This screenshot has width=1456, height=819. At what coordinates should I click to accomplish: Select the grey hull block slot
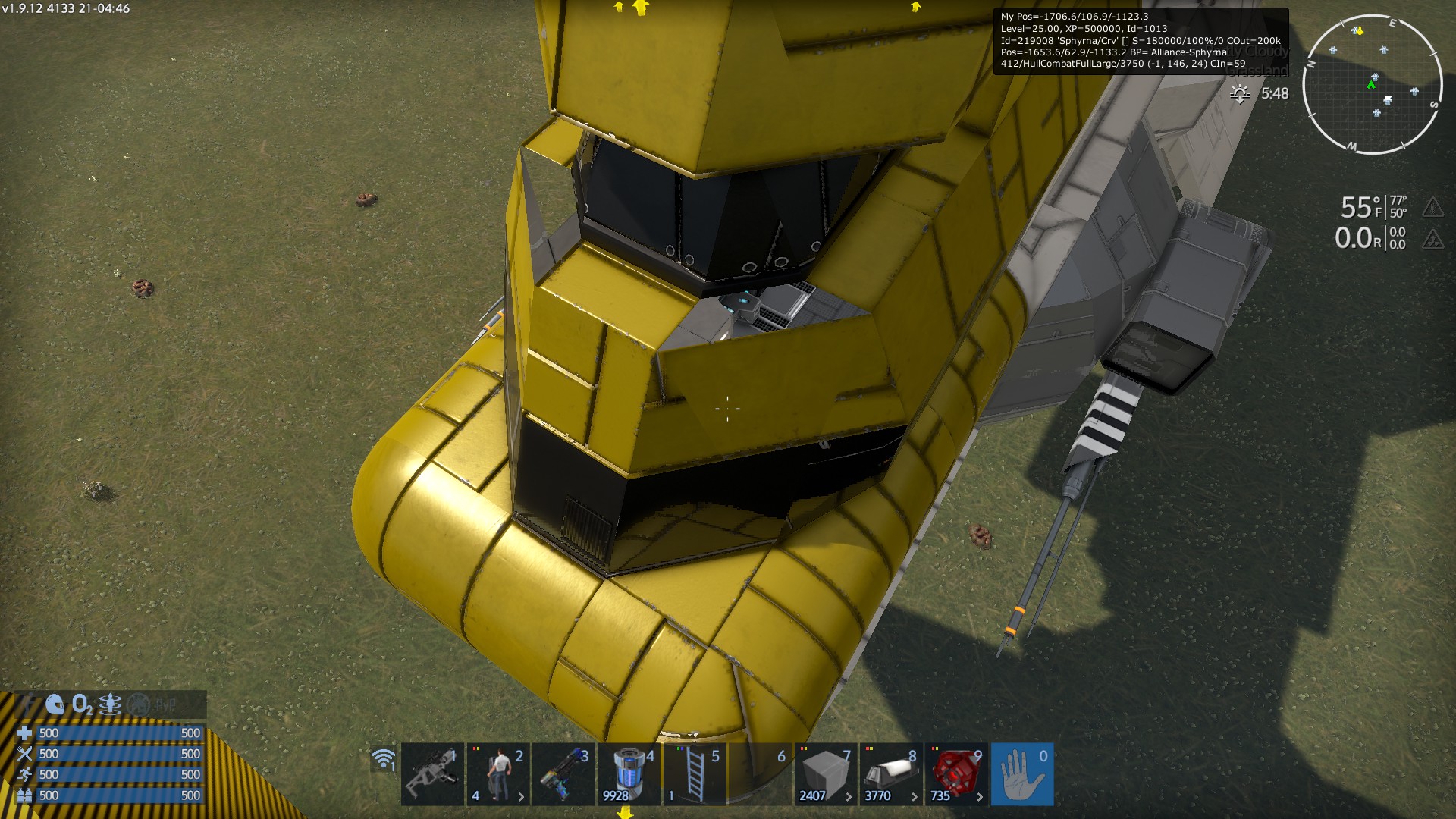pyautogui.click(x=825, y=774)
